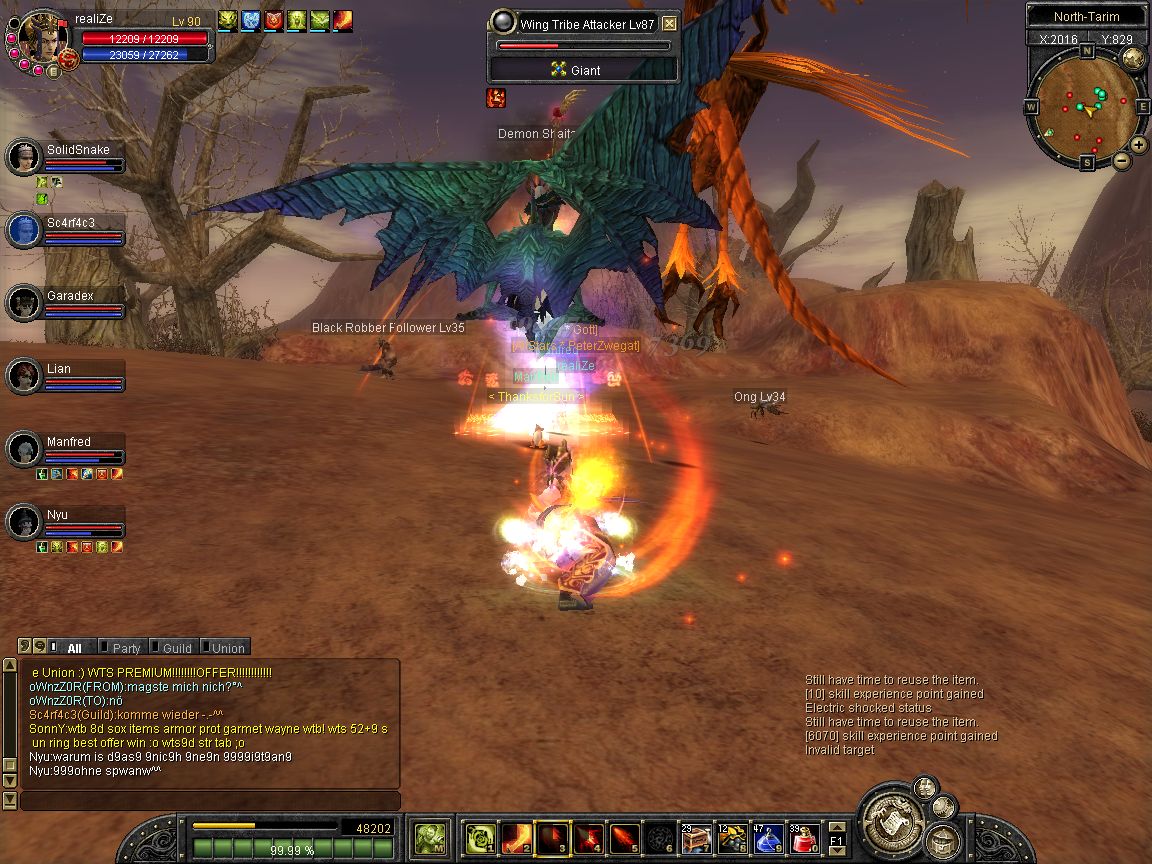Viewport: 1152px width, 864px height.
Task: Activate the treasure chest item in slot 7
Action: [x=694, y=837]
